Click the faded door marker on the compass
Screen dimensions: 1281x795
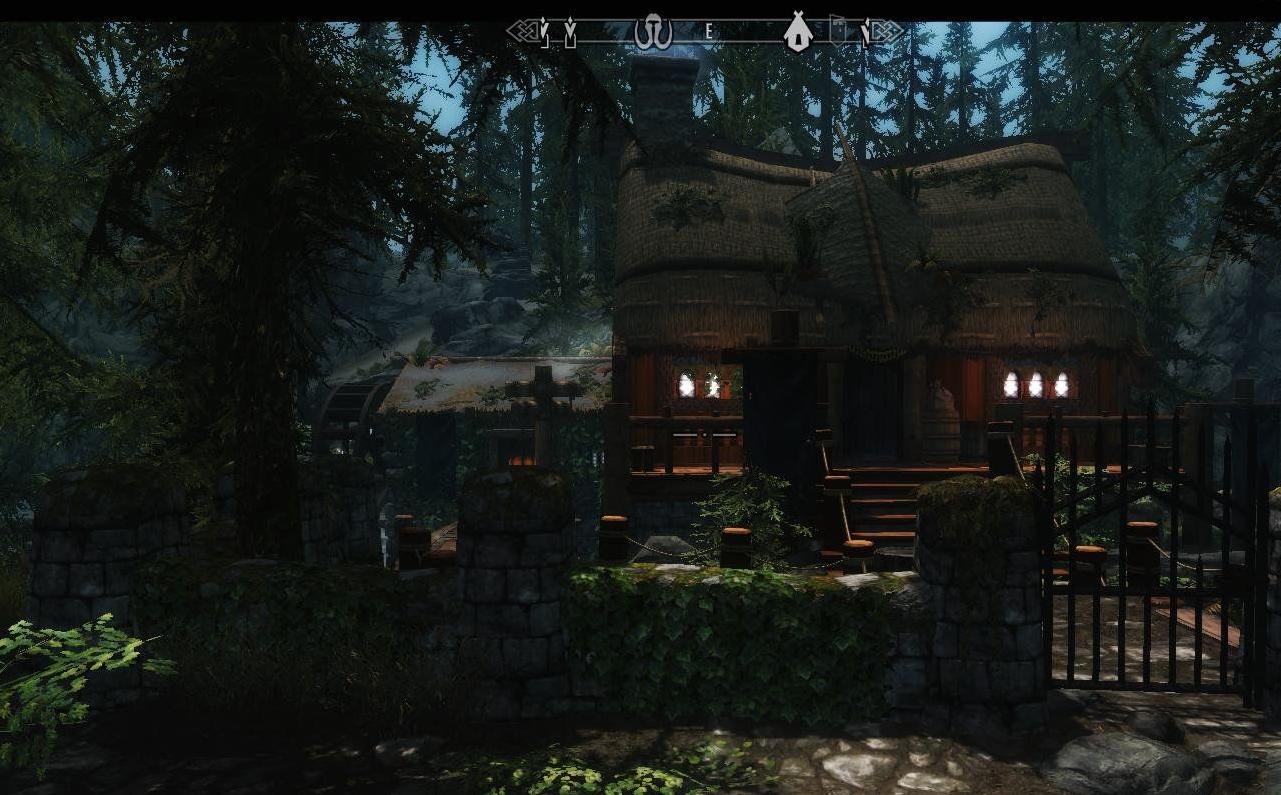[x=838, y=30]
